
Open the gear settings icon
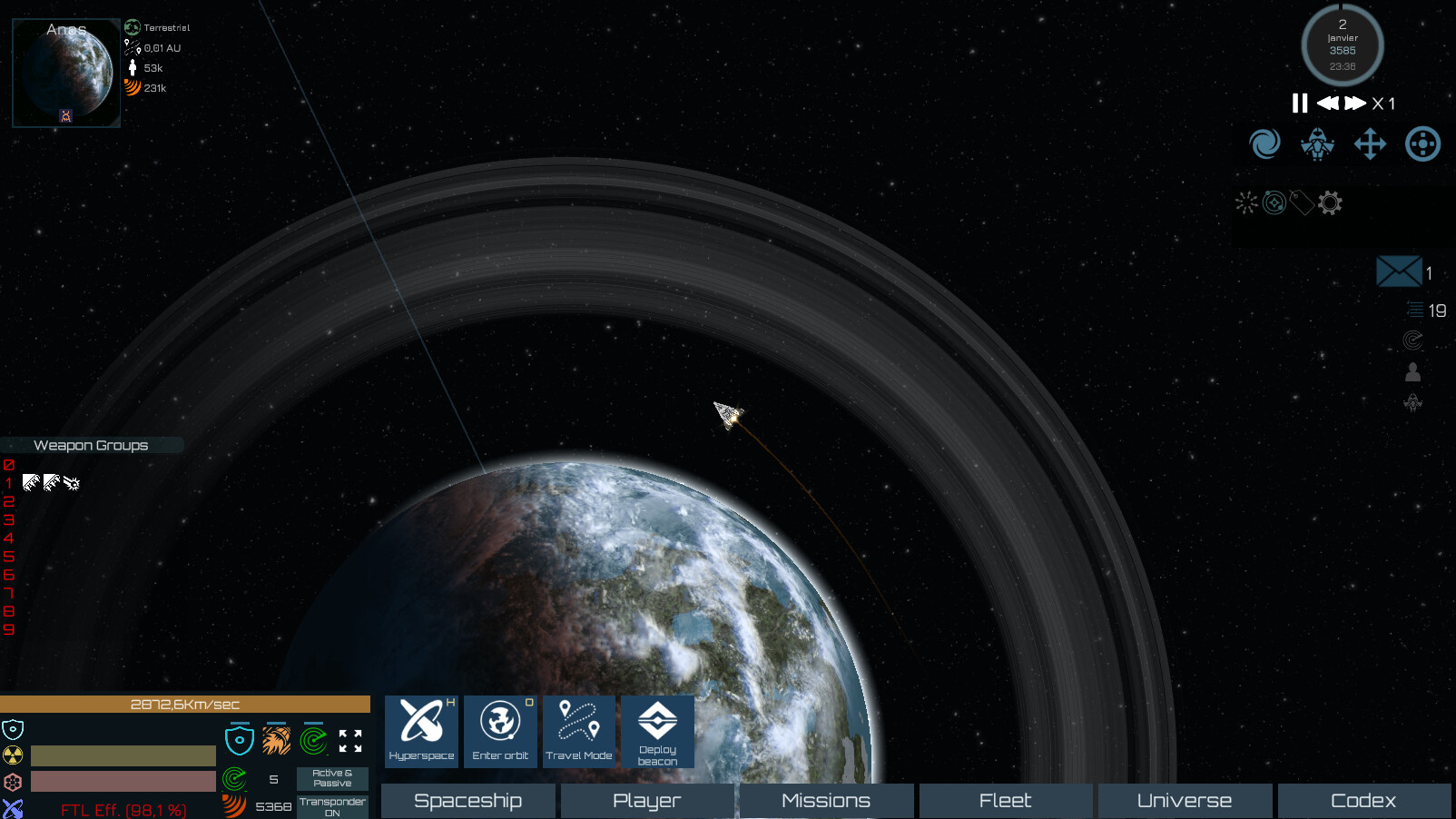(x=1330, y=202)
